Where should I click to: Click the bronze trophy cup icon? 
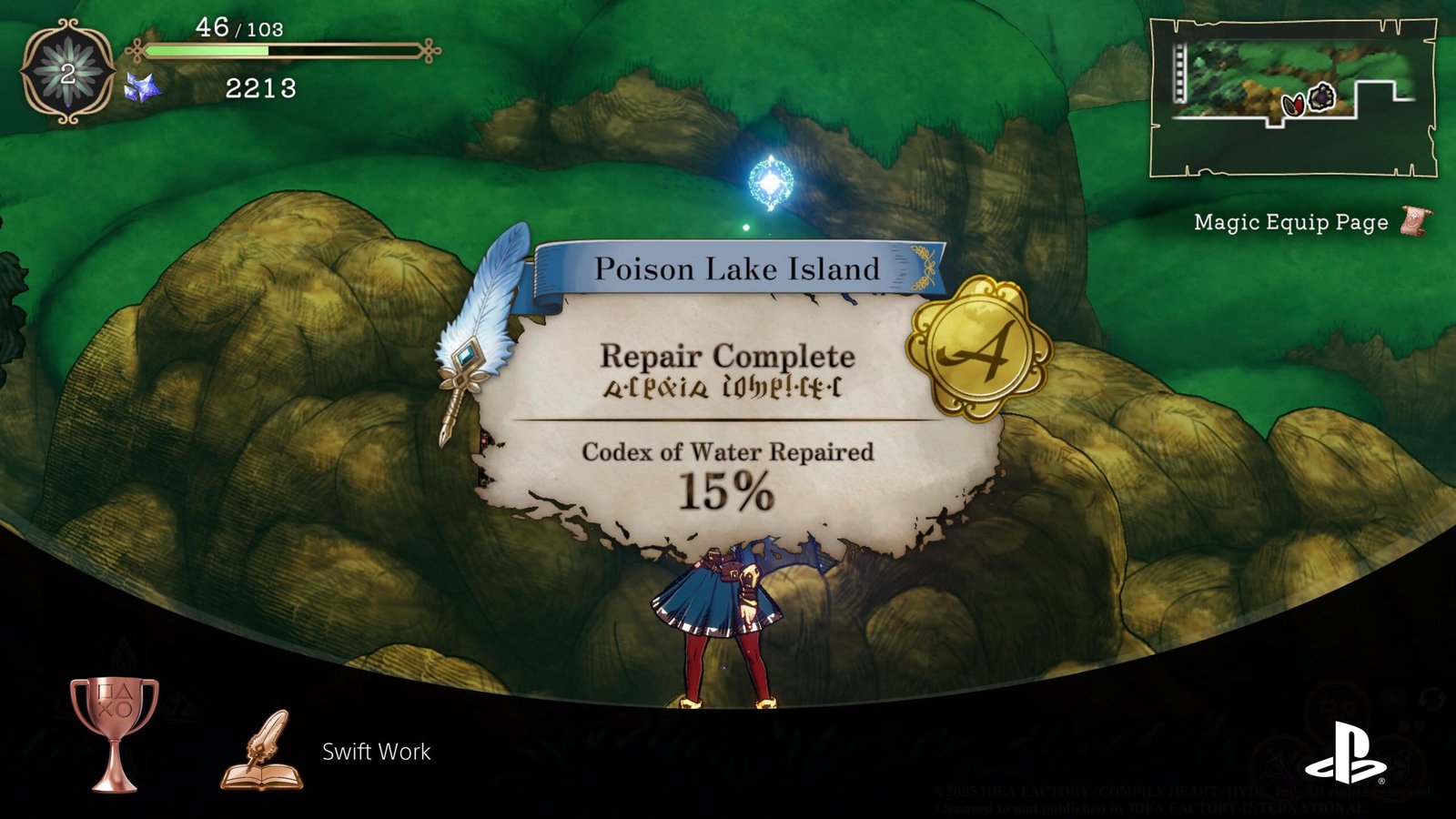(x=115, y=733)
